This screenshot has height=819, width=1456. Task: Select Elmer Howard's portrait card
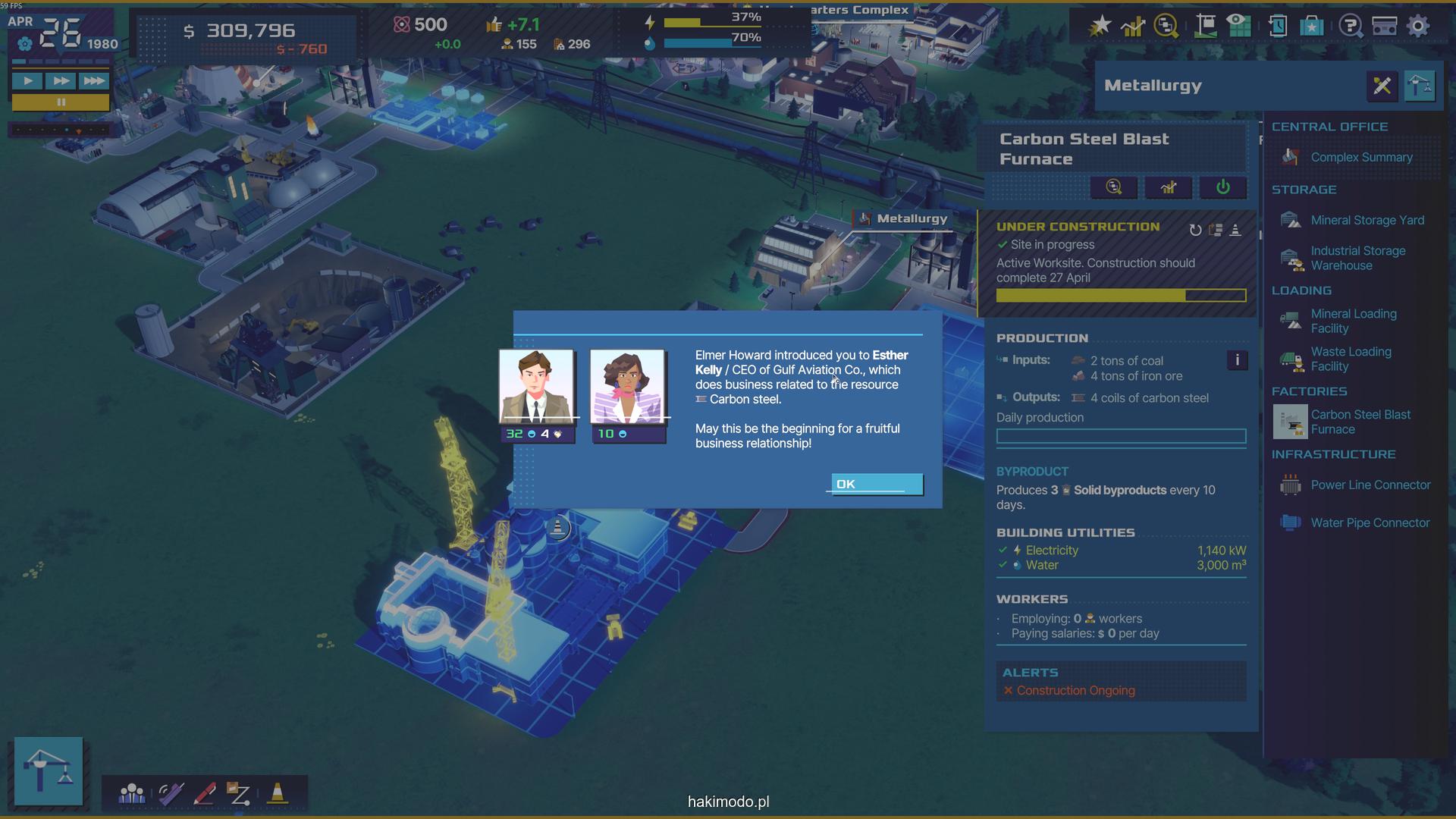(536, 386)
